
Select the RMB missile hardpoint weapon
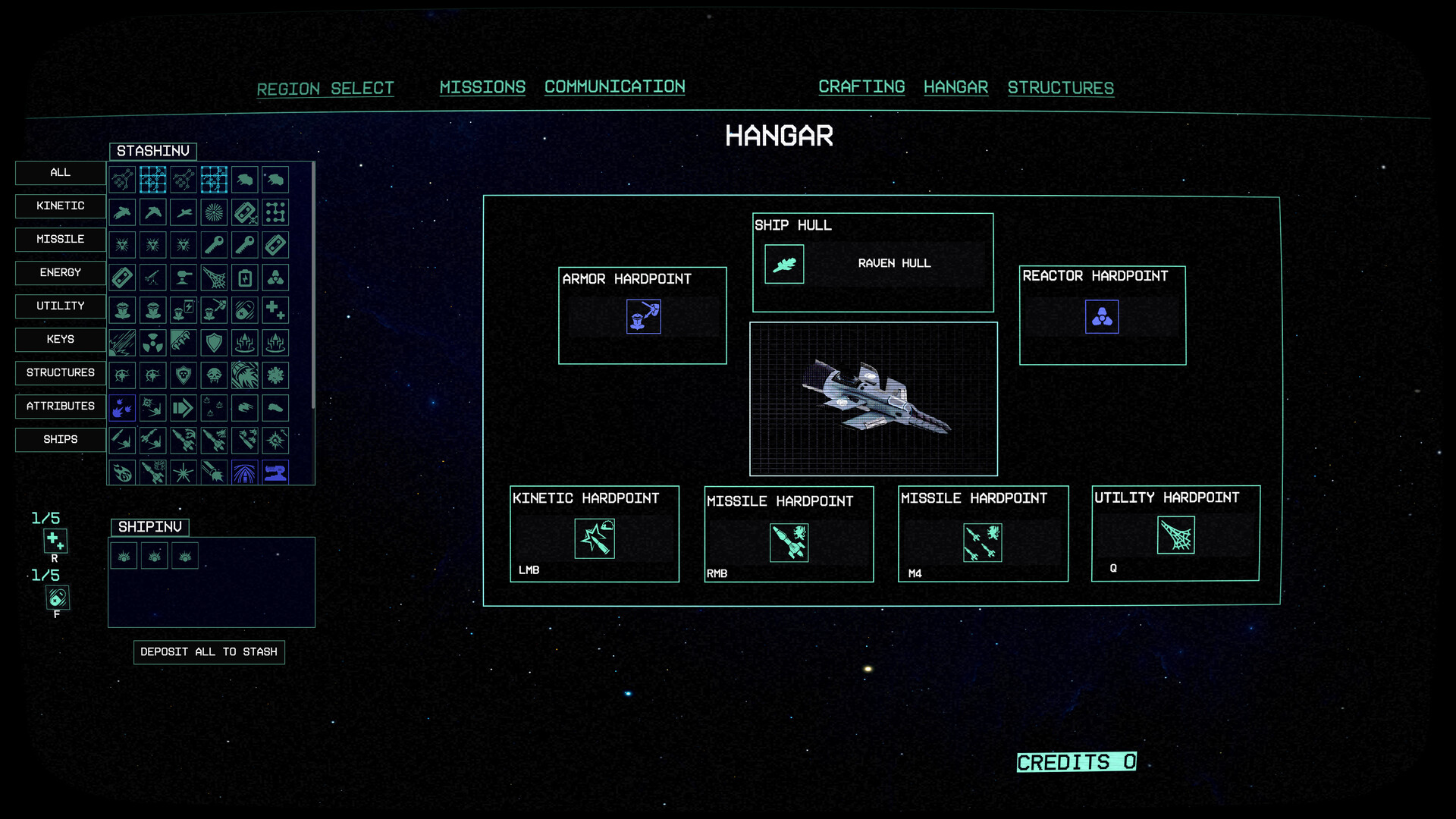(789, 543)
